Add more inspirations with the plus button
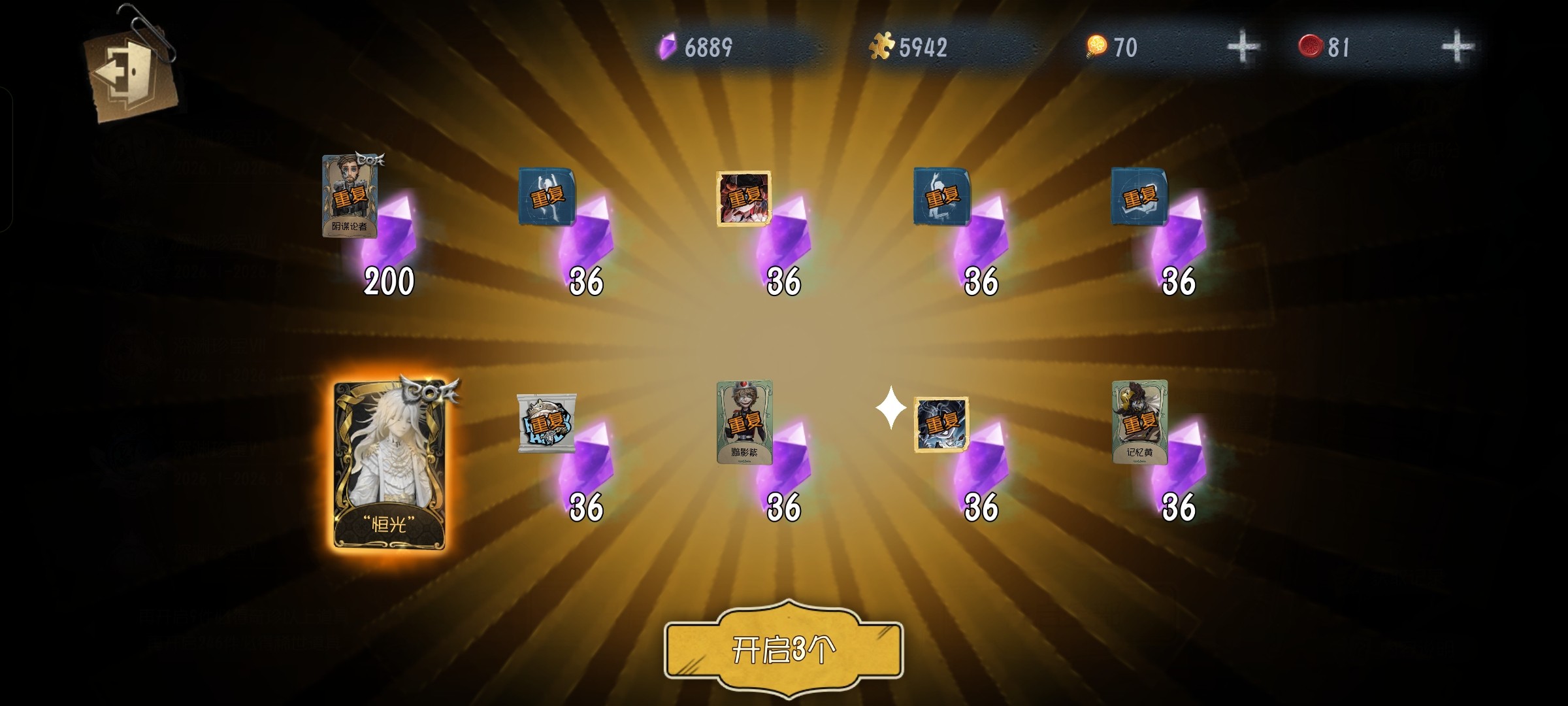 click(x=1243, y=47)
